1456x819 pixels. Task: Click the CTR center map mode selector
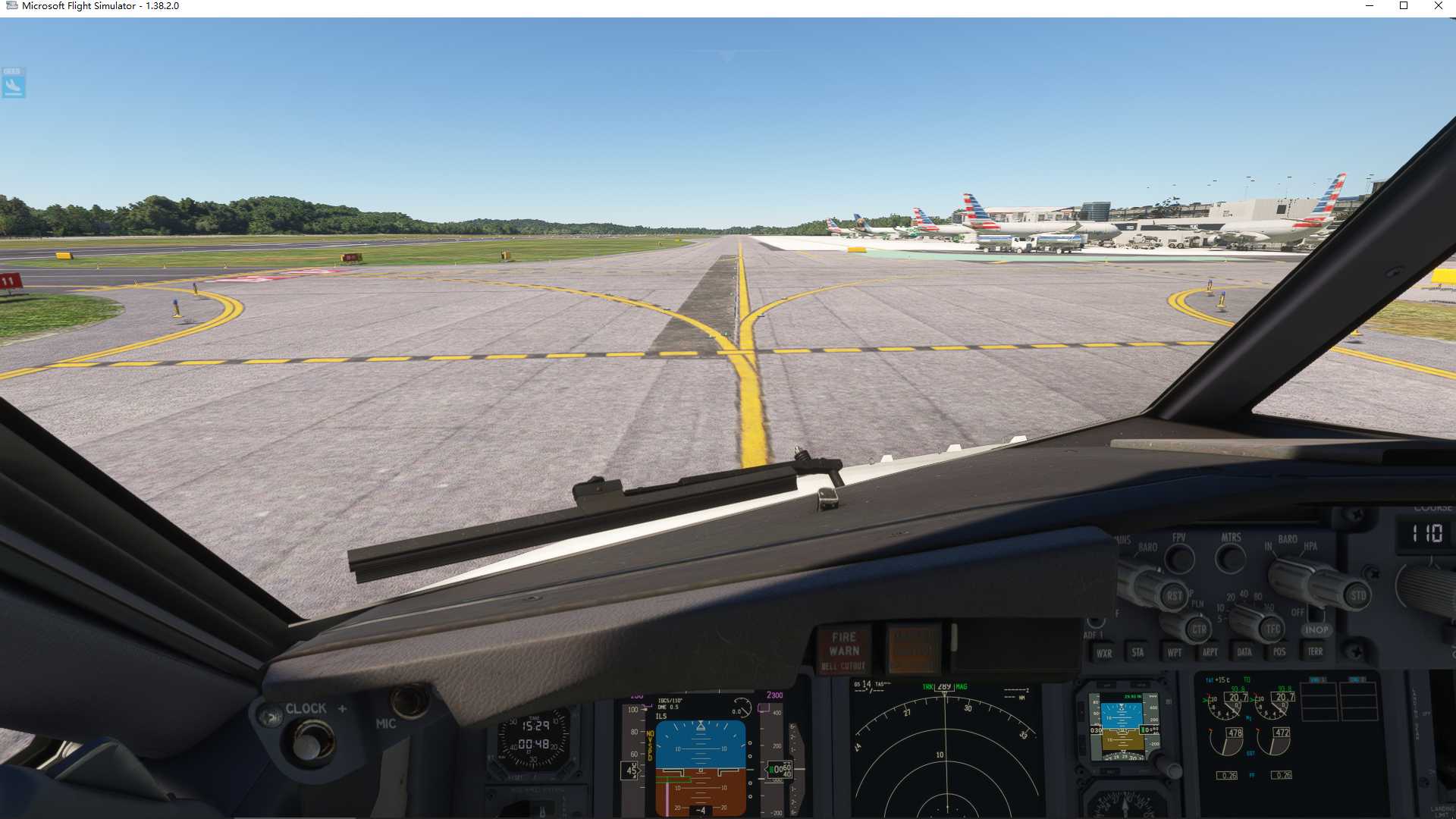[x=1200, y=629]
